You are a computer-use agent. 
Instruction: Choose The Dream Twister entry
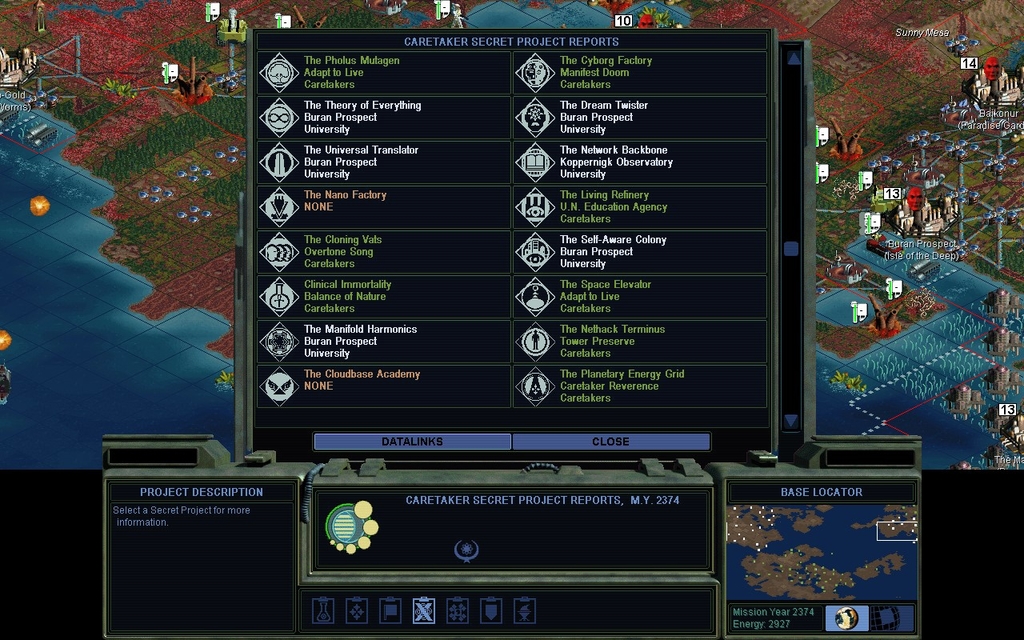pos(640,118)
